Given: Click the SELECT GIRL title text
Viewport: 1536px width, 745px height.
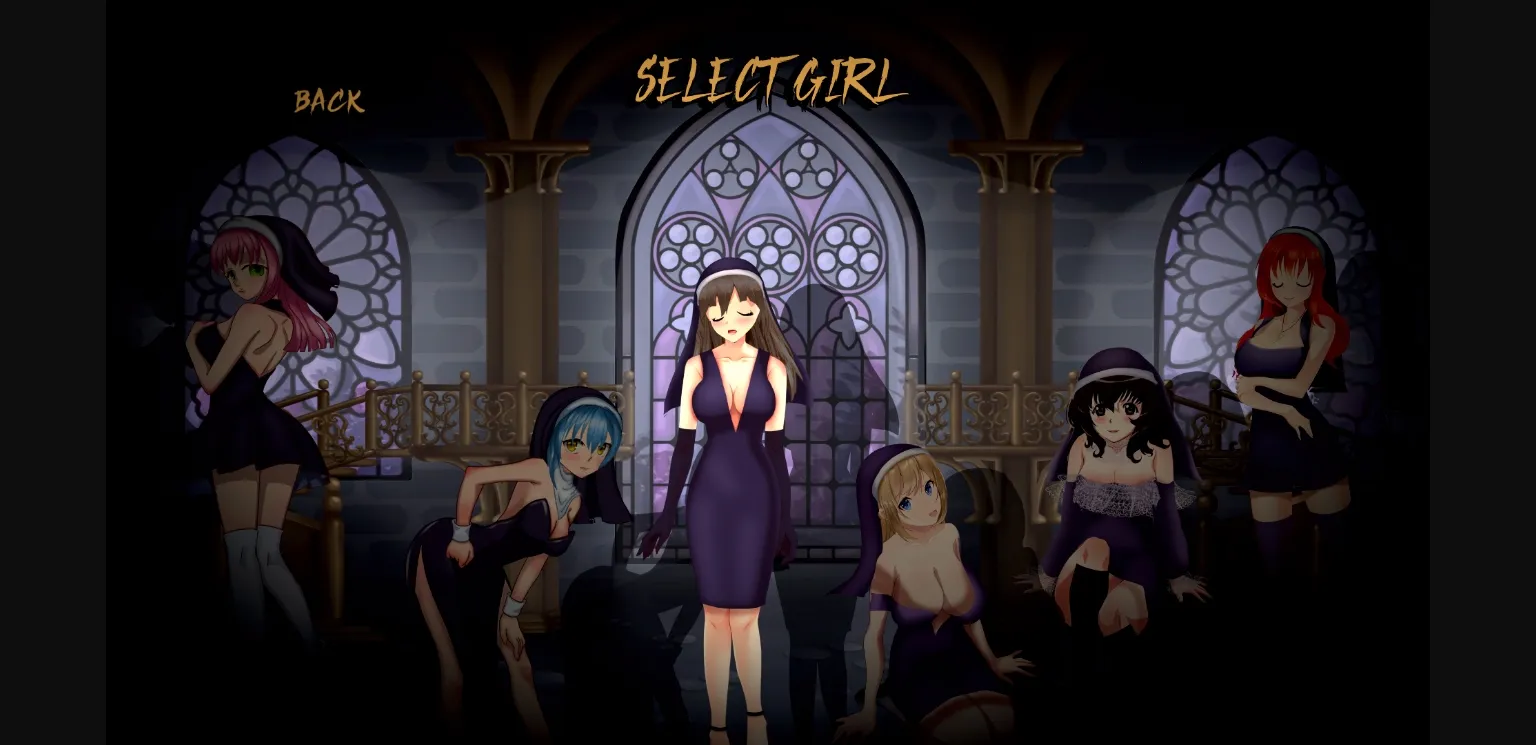Looking at the screenshot, I should [x=770, y=80].
